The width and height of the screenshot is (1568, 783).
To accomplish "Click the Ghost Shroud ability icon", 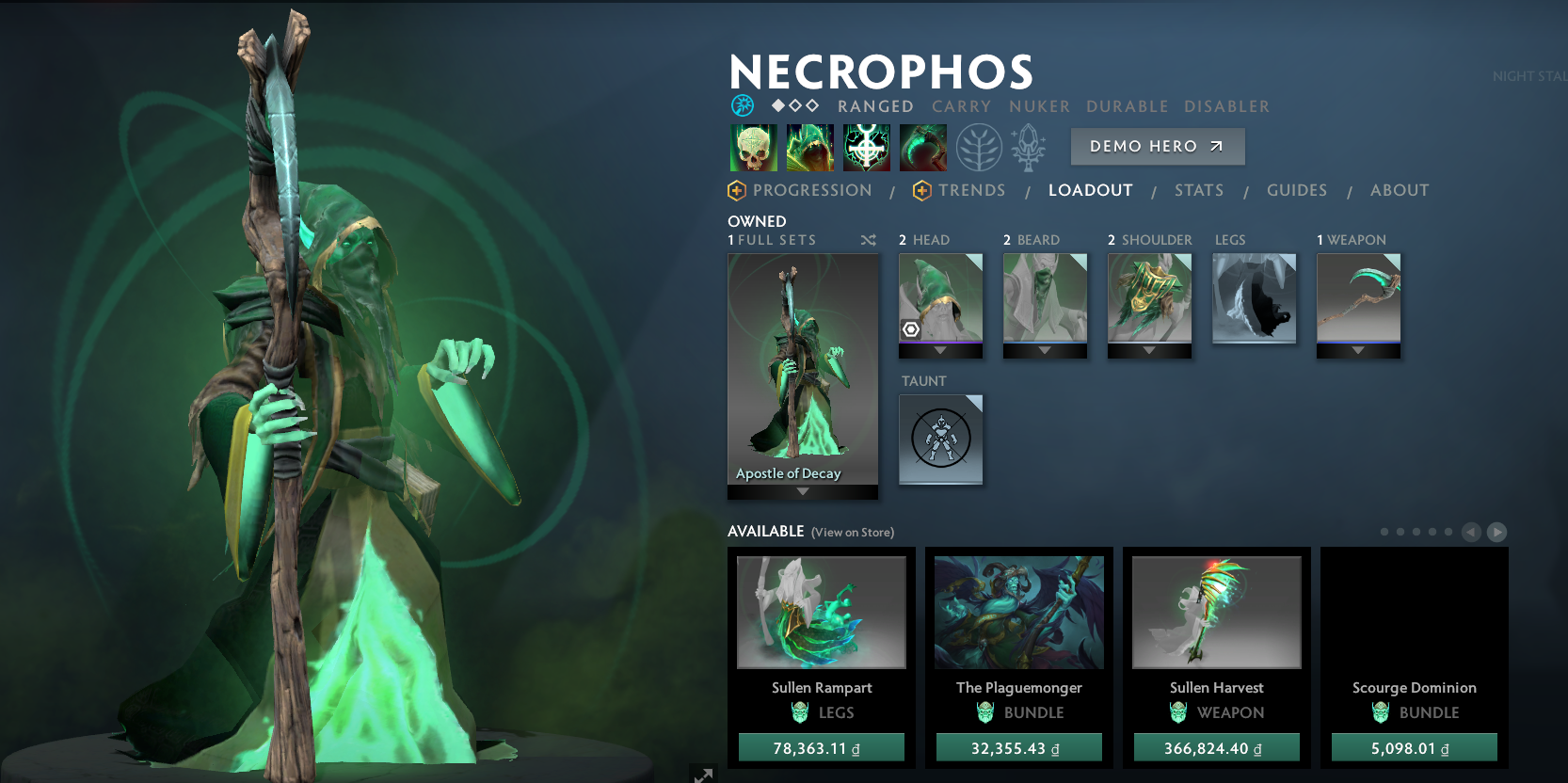I will coord(810,148).
